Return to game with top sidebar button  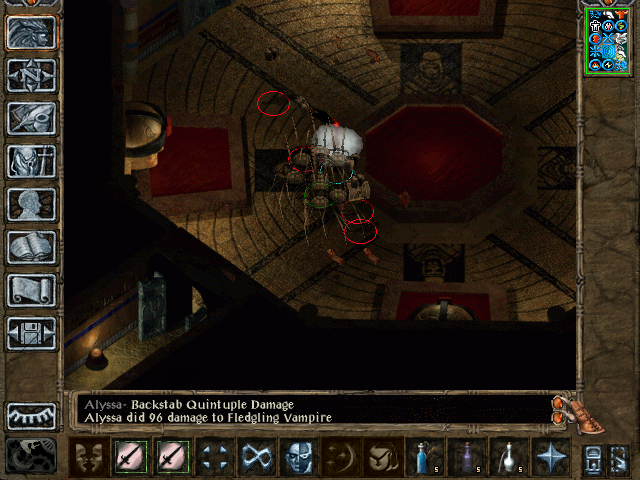[x=32, y=32]
